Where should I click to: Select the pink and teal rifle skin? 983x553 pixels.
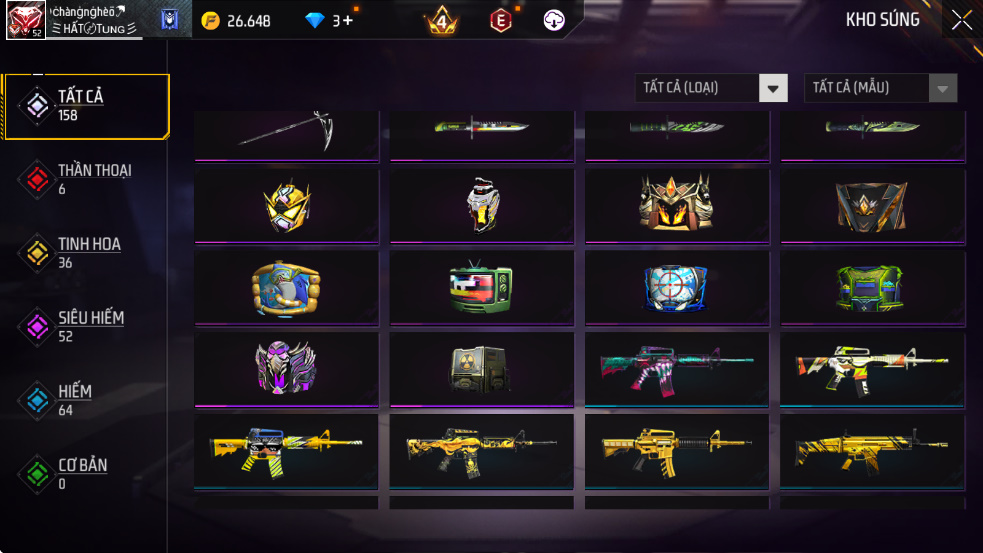pos(677,369)
